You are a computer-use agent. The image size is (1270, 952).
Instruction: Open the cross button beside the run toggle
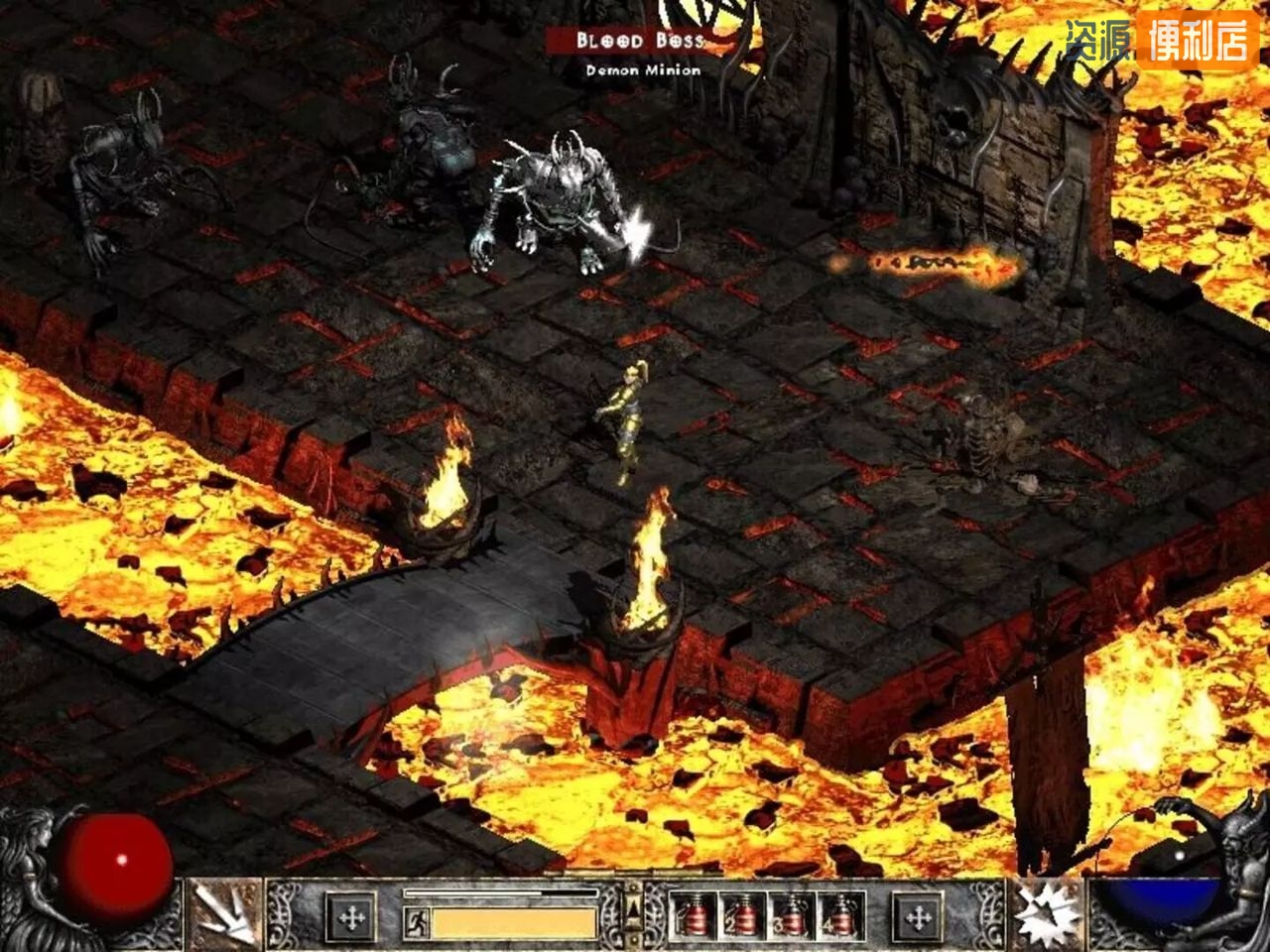click(x=351, y=917)
